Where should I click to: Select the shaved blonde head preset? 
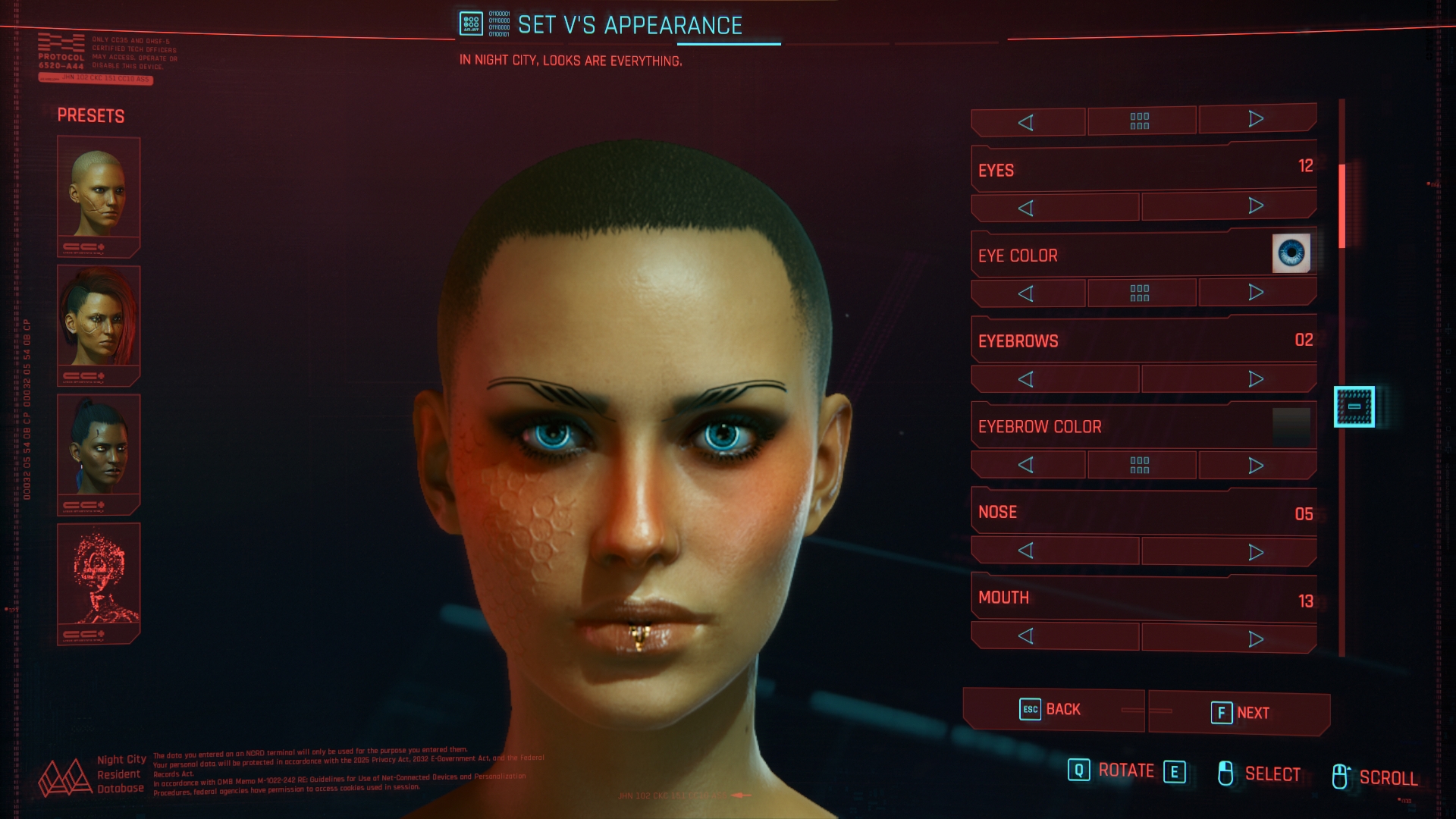[99, 190]
